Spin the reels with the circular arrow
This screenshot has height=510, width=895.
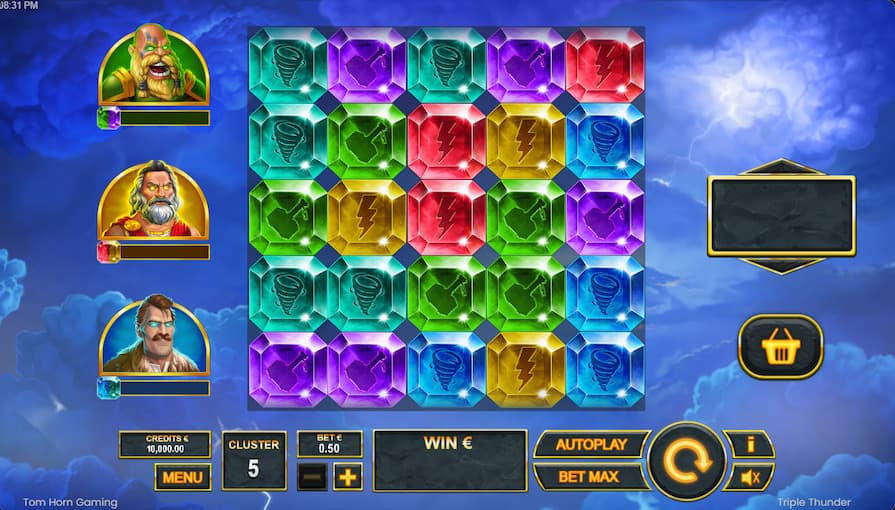pos(686,461)
